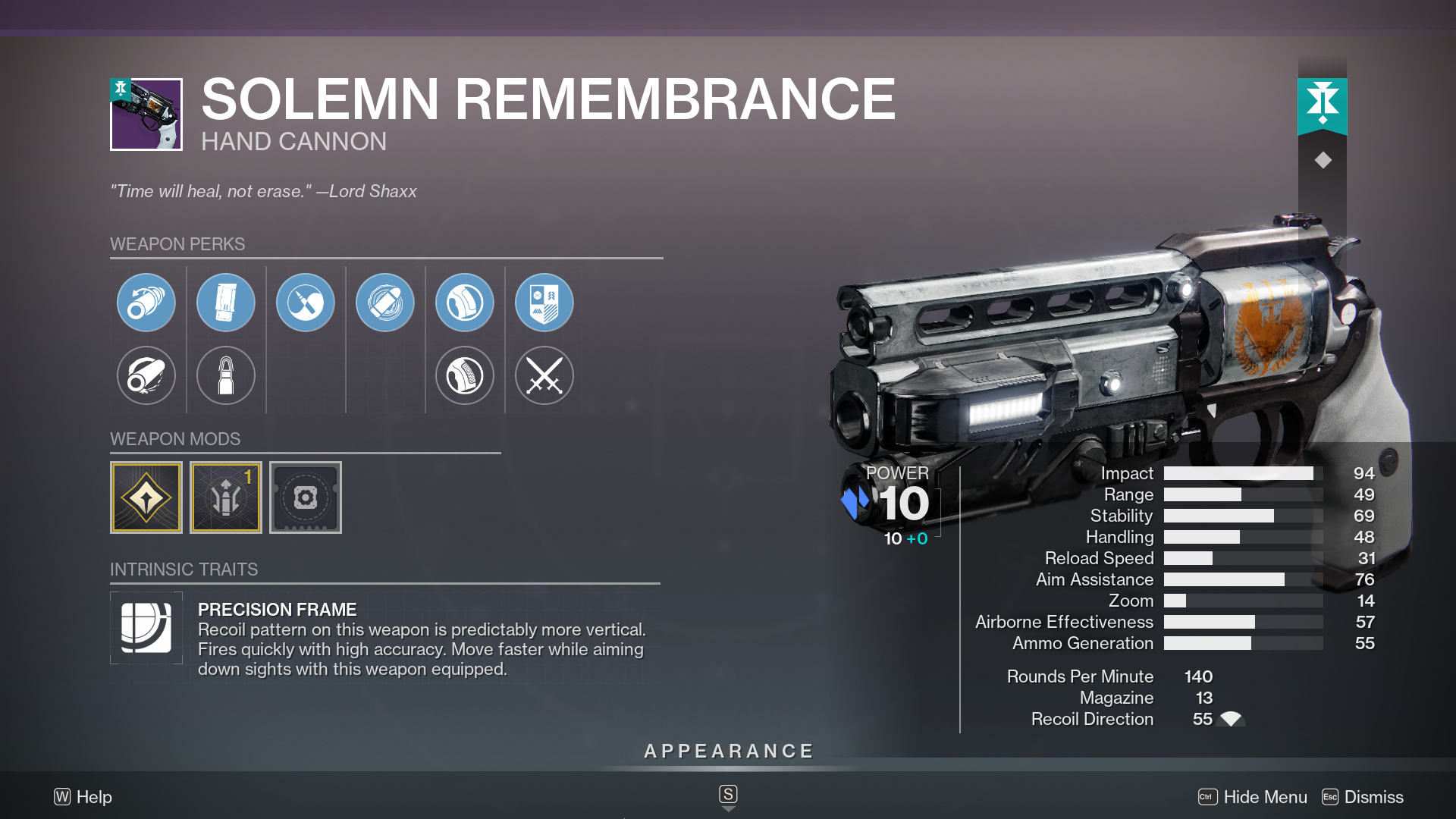Select the equipped magazine perk
The width and height of the screenshot is (1456, 819).
[x=226, y=302]
